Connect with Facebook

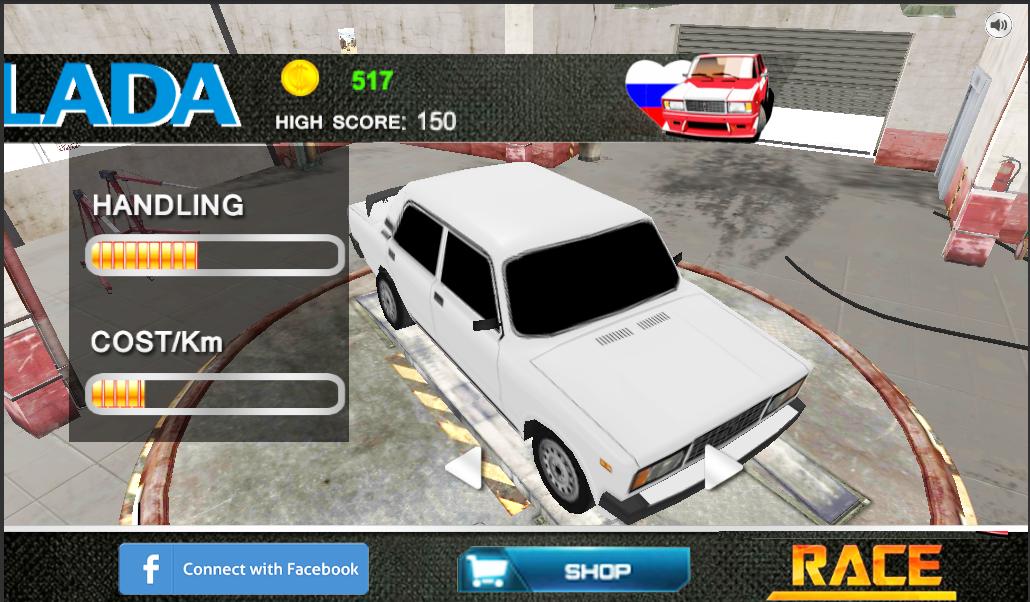[244, 569]
